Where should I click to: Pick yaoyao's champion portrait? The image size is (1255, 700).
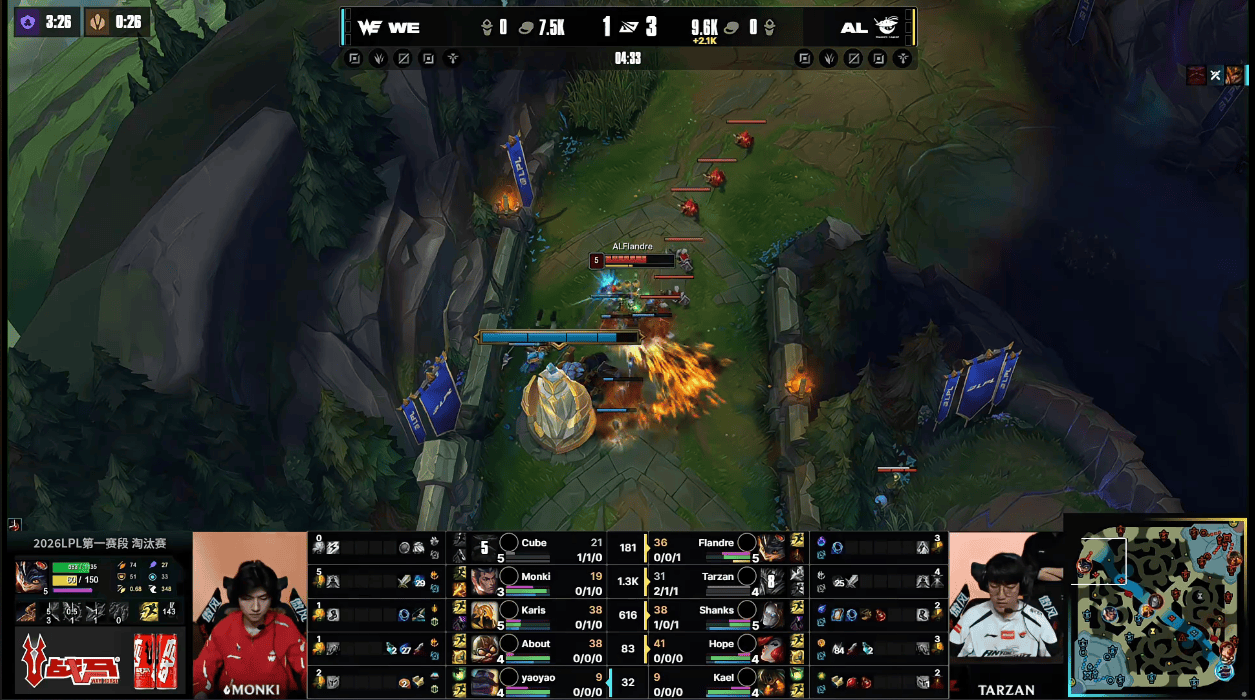(486, 682)
